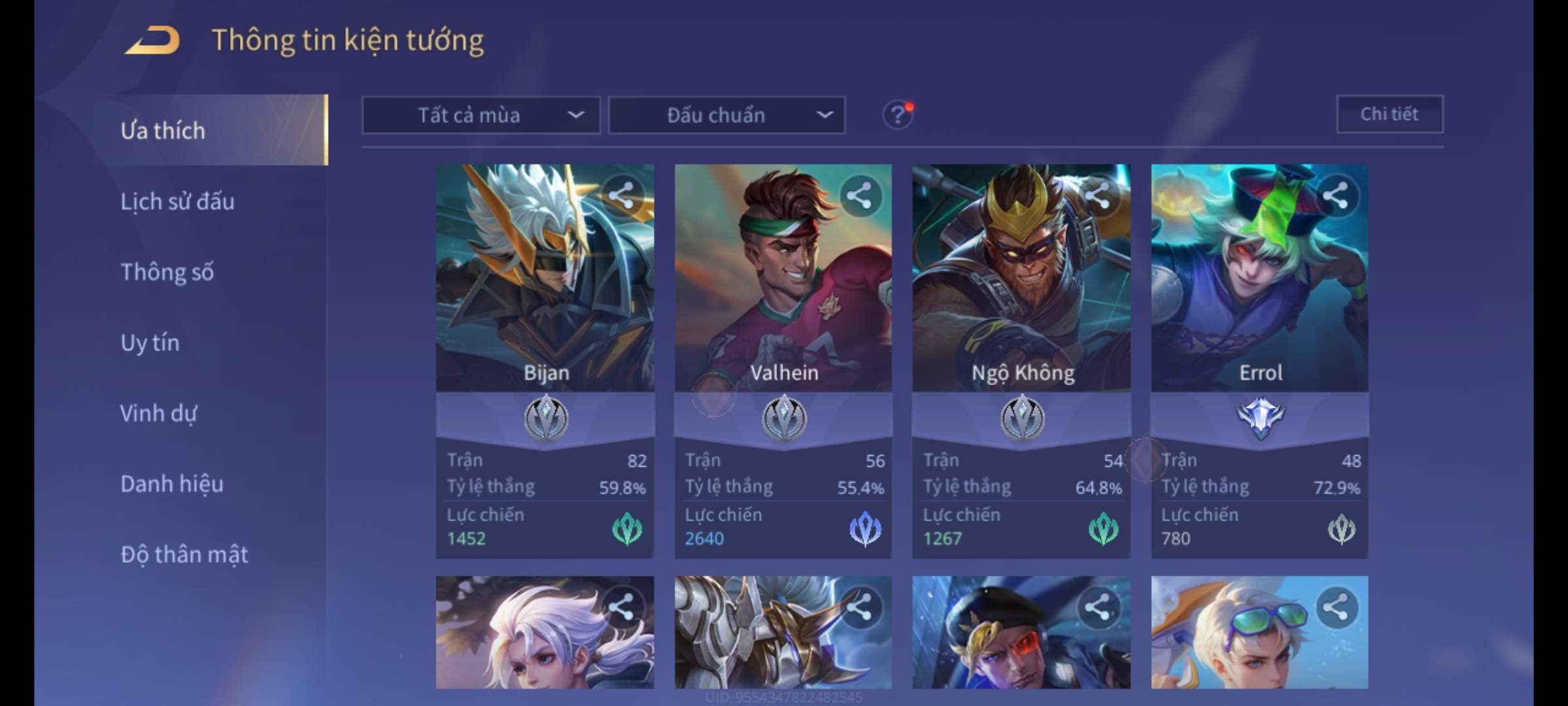The width and height of the screenshot is (1568, 706).
Task: Open the Vinh dự tab
Action: tap(158, 413)
